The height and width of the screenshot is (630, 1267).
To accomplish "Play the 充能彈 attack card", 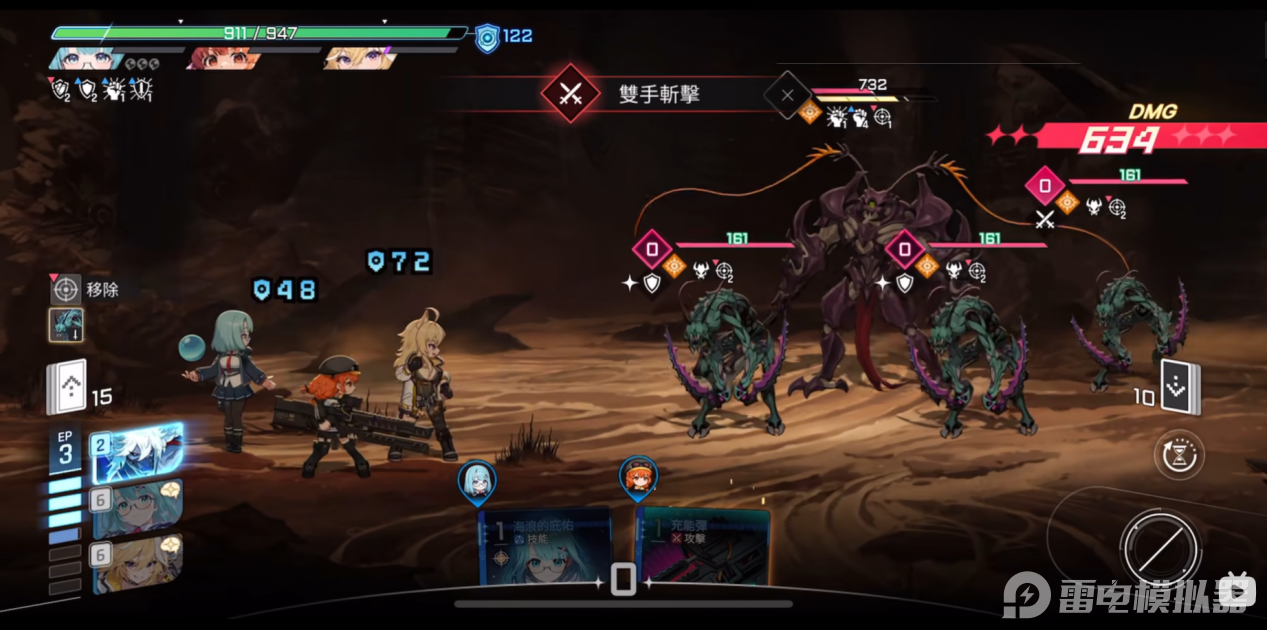I will pyautogui.click(x=703, y=546).
